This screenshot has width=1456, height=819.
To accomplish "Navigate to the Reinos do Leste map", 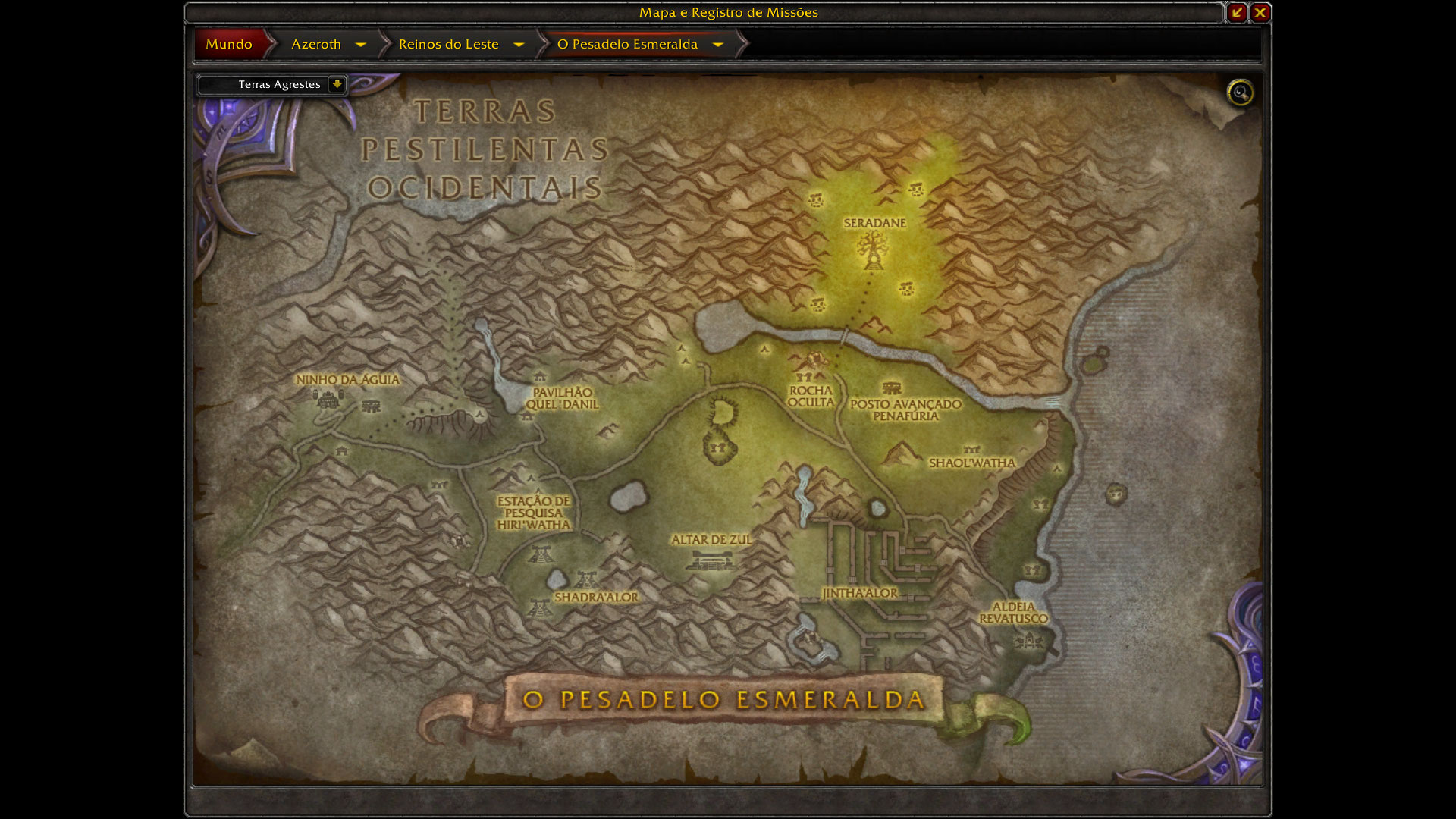I will [x=448, y=44].
